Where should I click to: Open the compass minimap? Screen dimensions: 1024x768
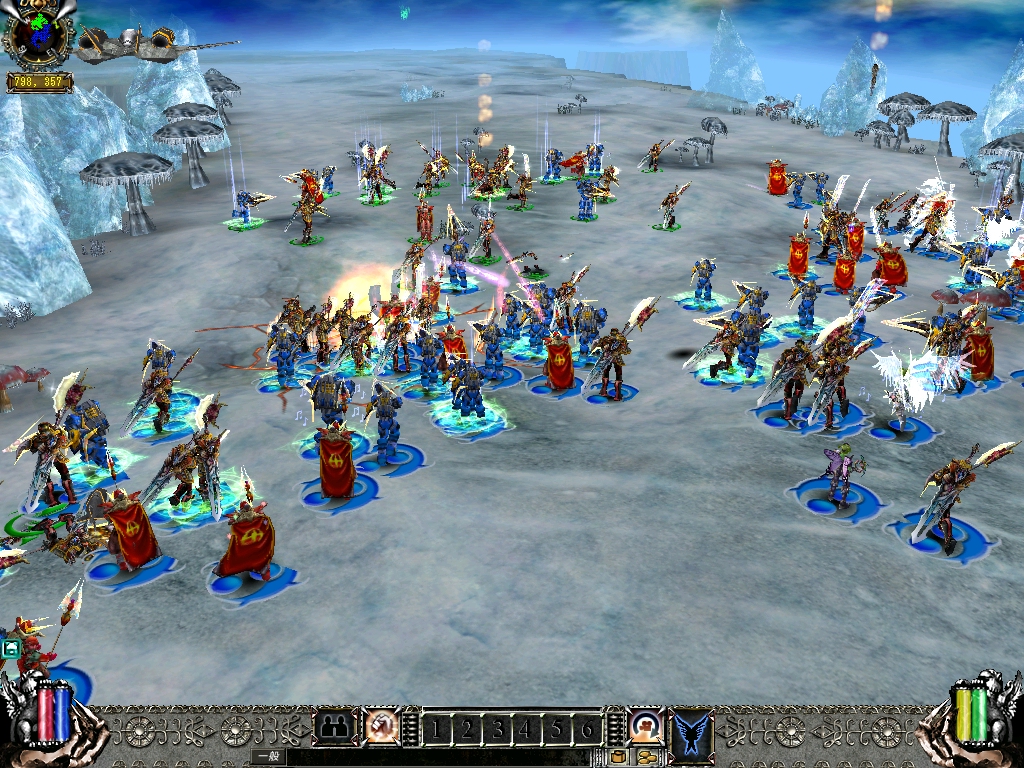[x=38, y=37]
